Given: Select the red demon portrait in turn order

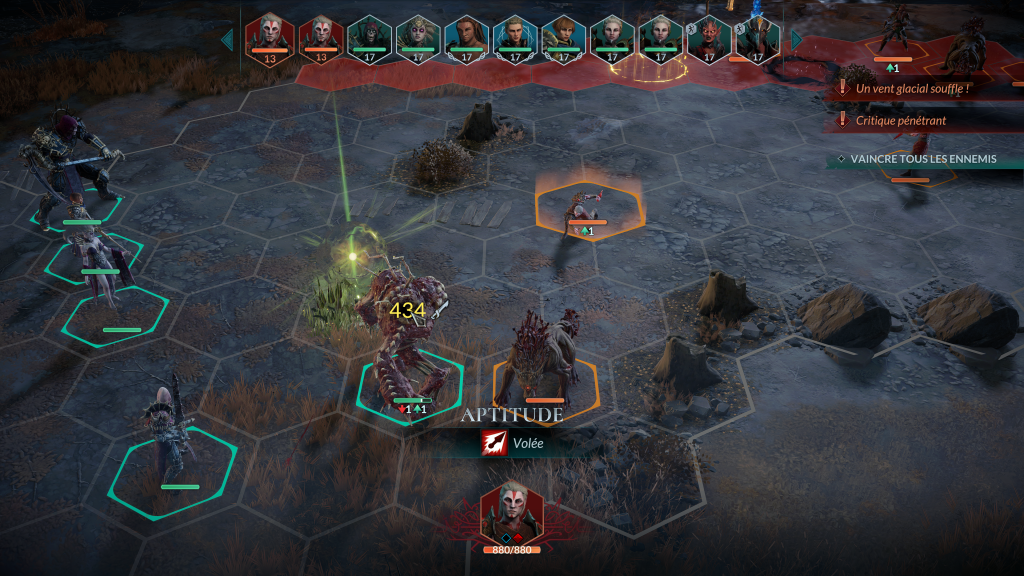Looking at the screenshot, I should tap(709, 37).
